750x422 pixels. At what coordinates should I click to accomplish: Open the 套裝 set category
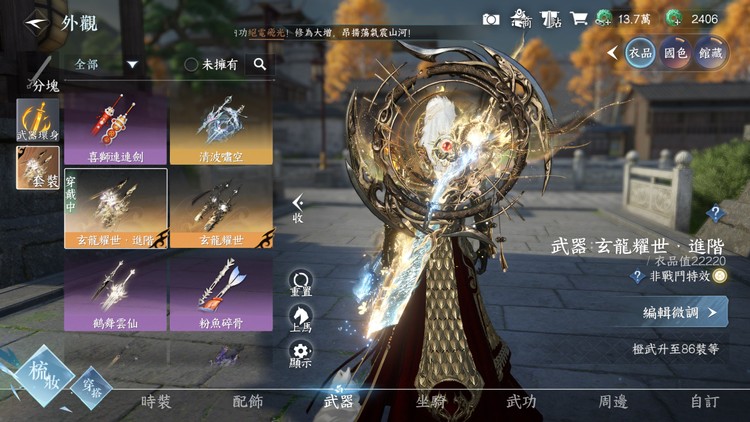(37, 168)
